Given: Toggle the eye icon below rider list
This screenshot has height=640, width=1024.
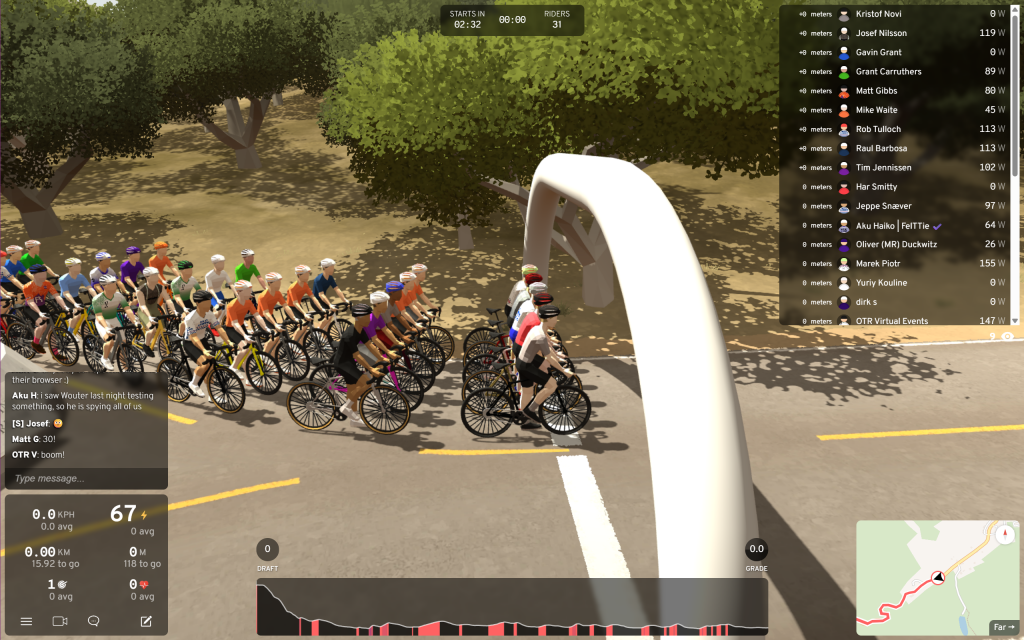Looking at the screenshot, I should coord(1007,337).
